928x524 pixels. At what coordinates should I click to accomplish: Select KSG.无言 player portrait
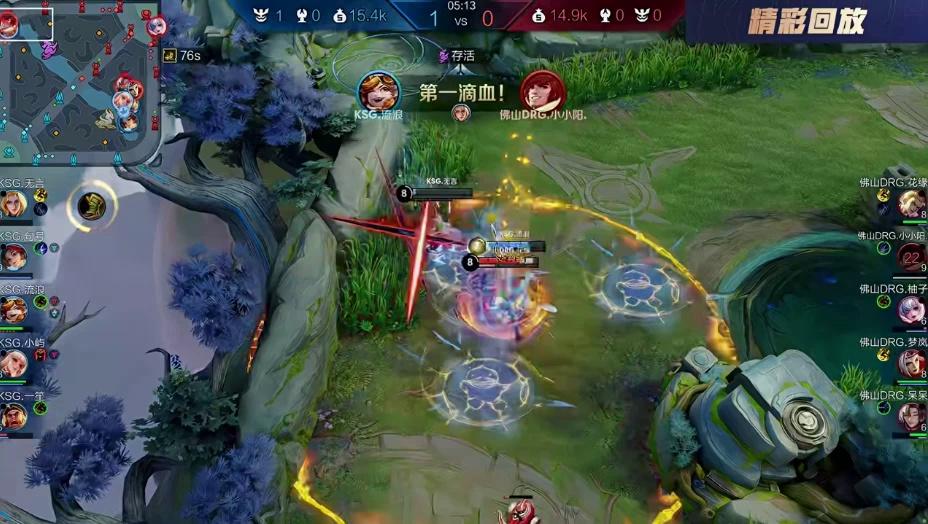[14, 204]
